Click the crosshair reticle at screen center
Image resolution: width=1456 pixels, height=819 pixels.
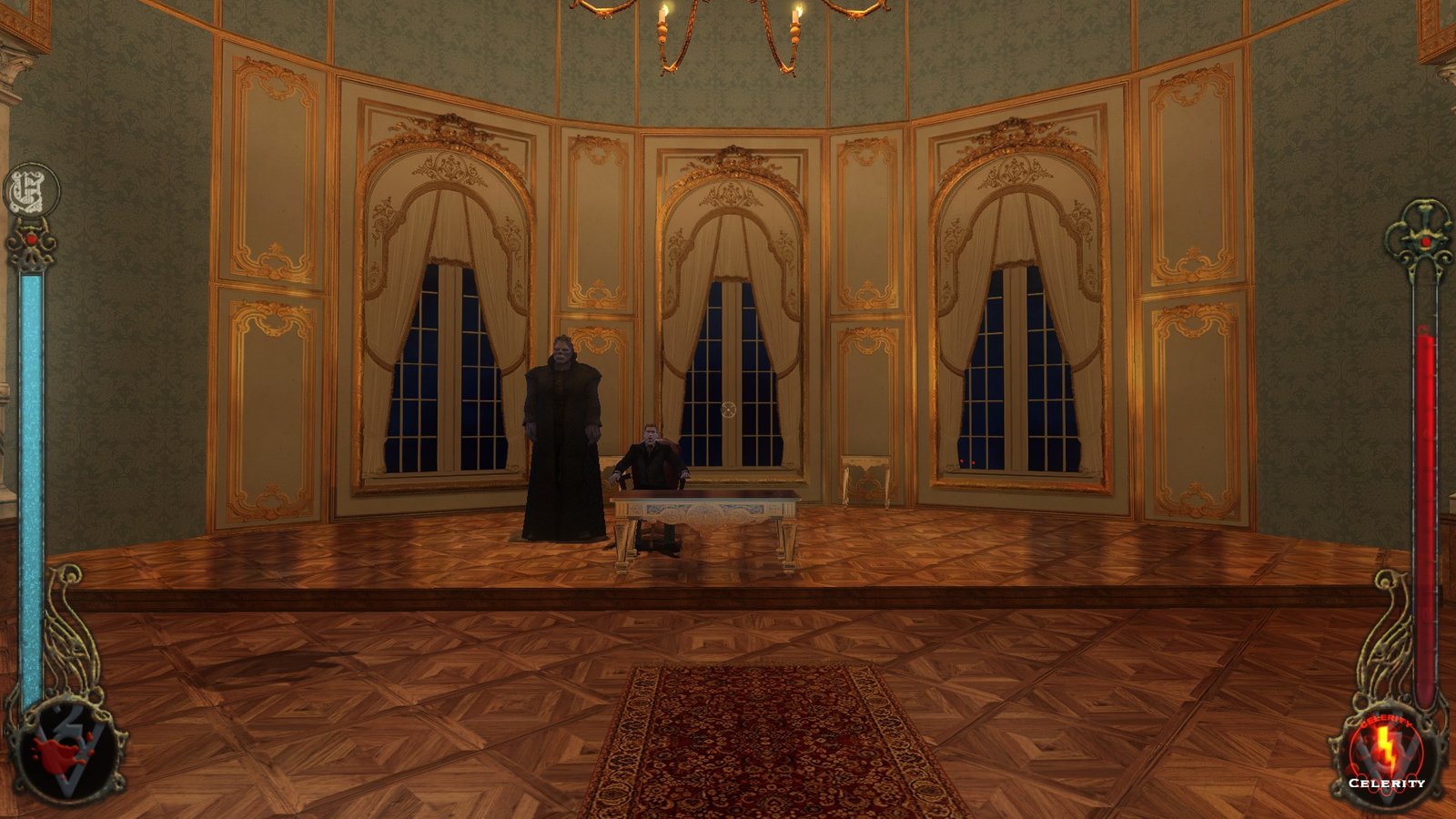point(728,409)
